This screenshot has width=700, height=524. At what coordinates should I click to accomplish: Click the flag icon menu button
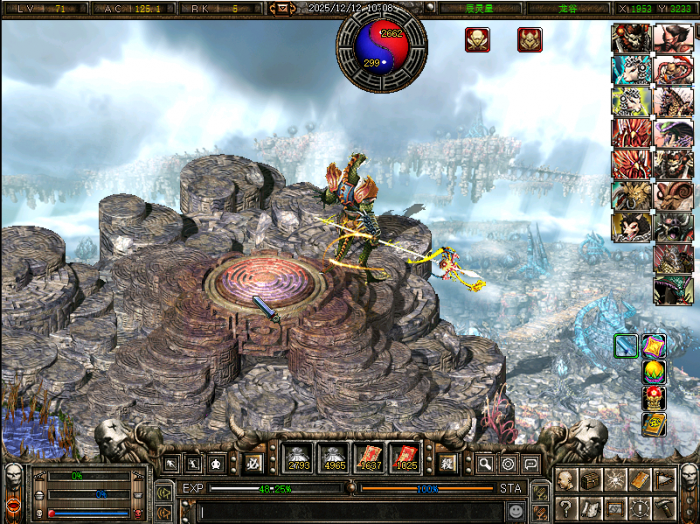coord(663,480)
